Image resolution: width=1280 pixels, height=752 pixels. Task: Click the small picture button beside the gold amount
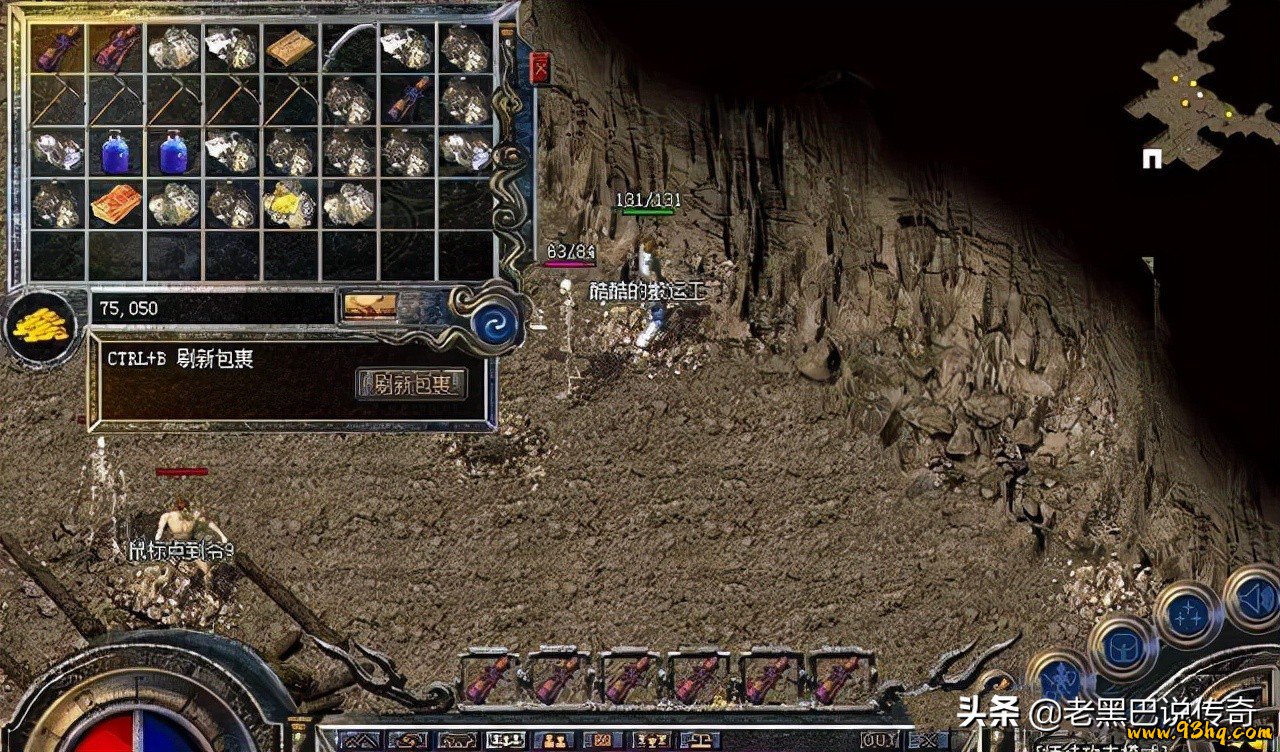pos(370,306)
